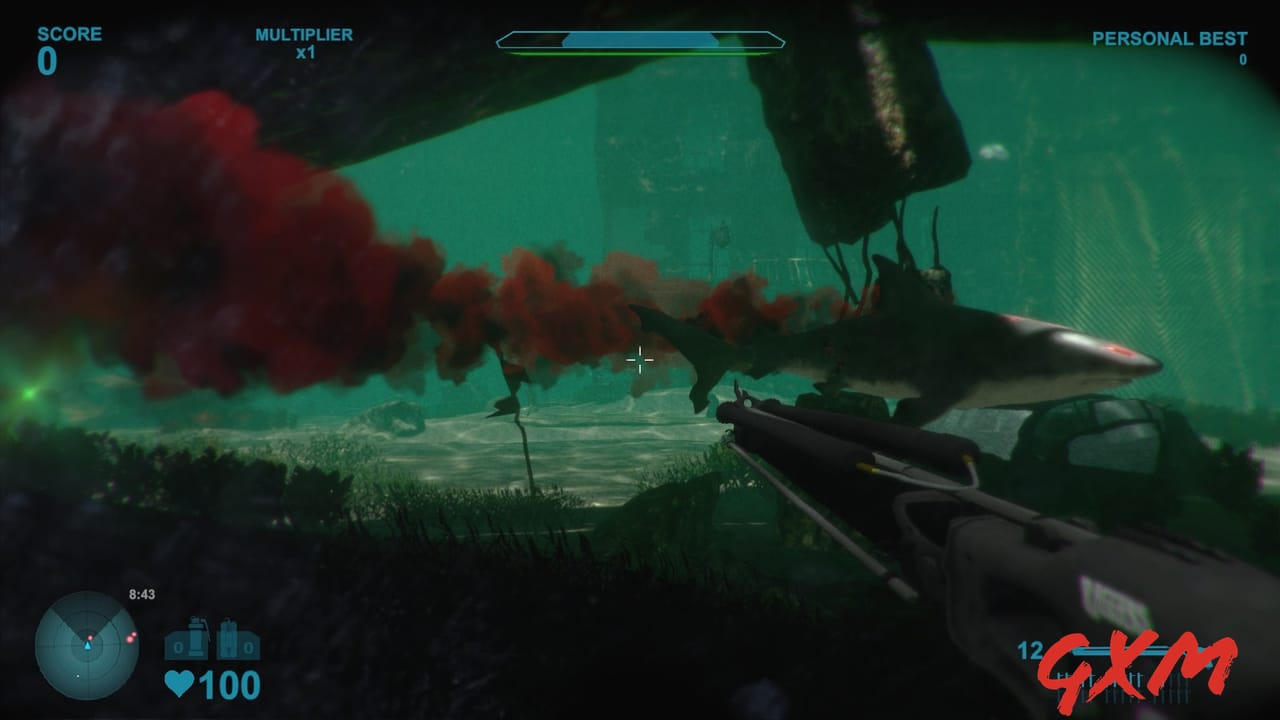Click the timer showing 8:43
This screenshot has height=720, width=1280.
click(142, 594)
